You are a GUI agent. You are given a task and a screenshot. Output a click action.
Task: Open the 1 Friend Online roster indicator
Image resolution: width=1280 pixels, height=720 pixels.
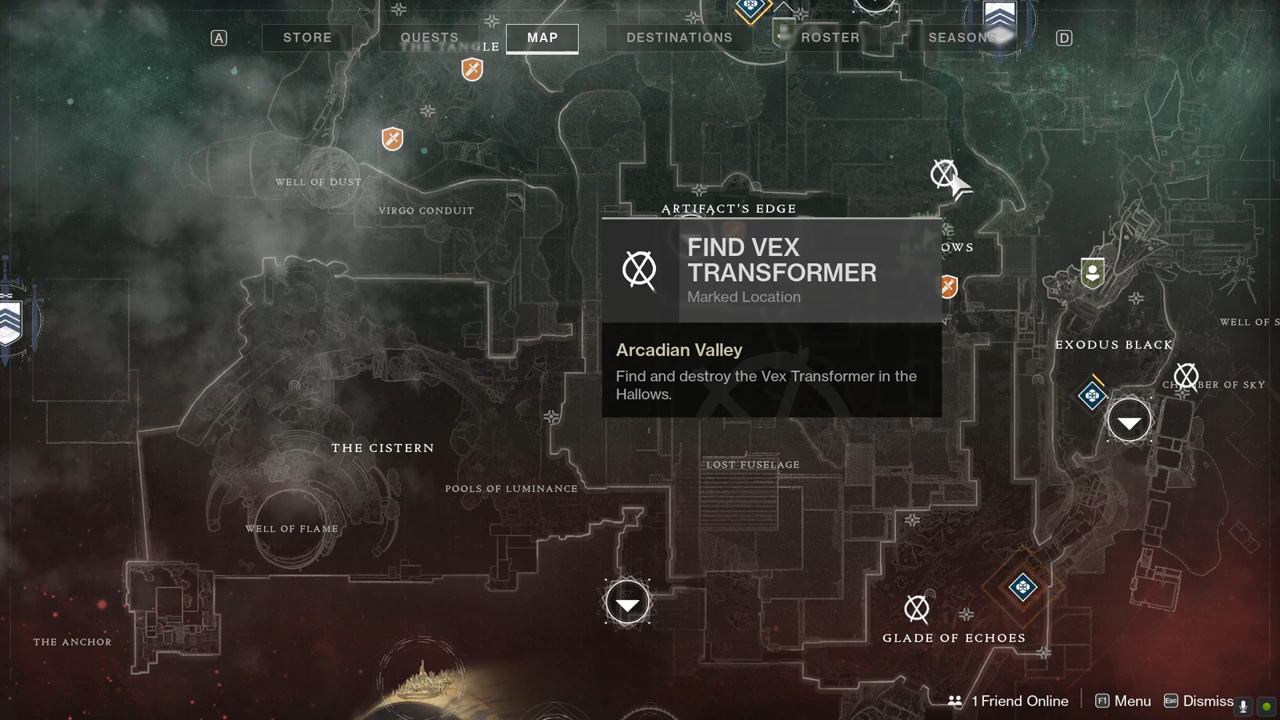(x=1008, y=701)
